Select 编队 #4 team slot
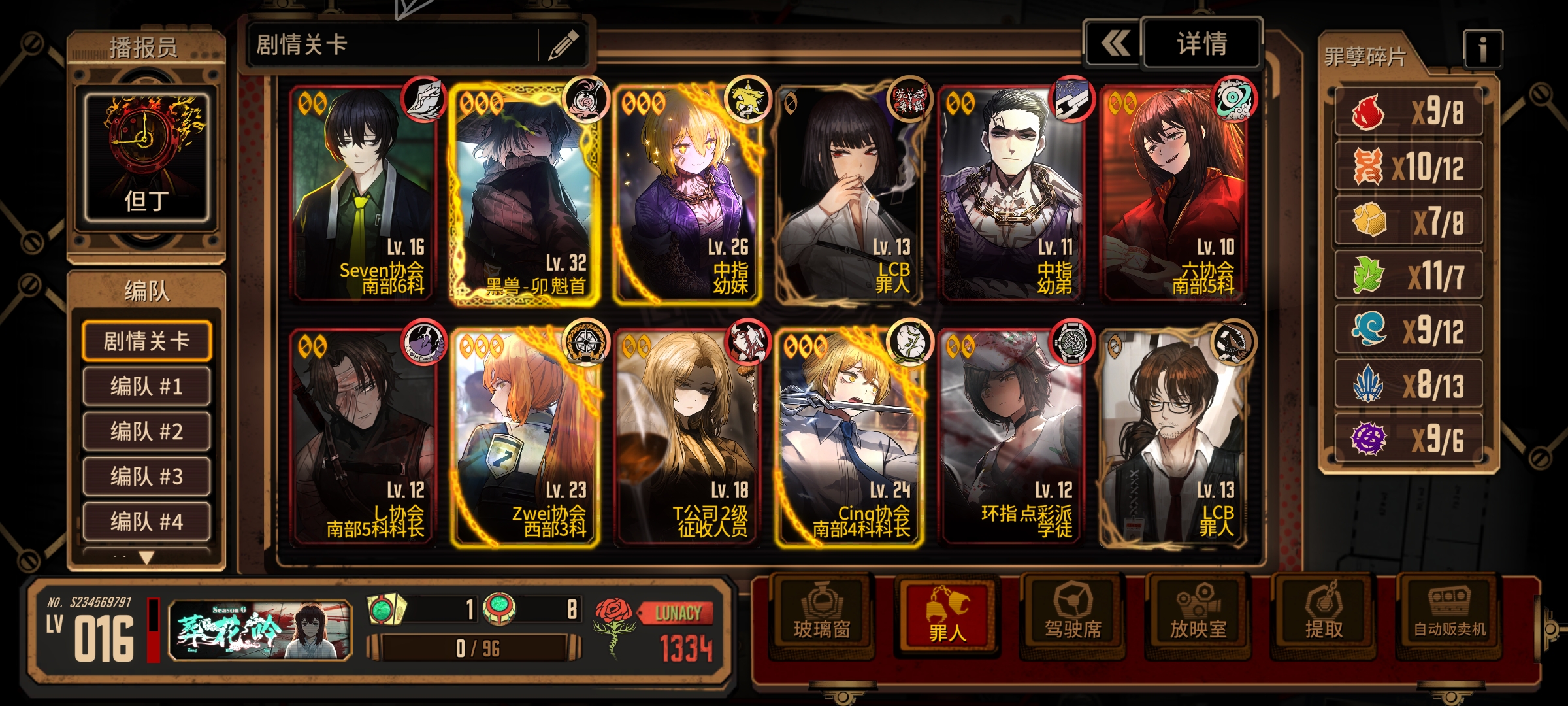This screenshot has height=706, width=1568. [x=146, y=522]
